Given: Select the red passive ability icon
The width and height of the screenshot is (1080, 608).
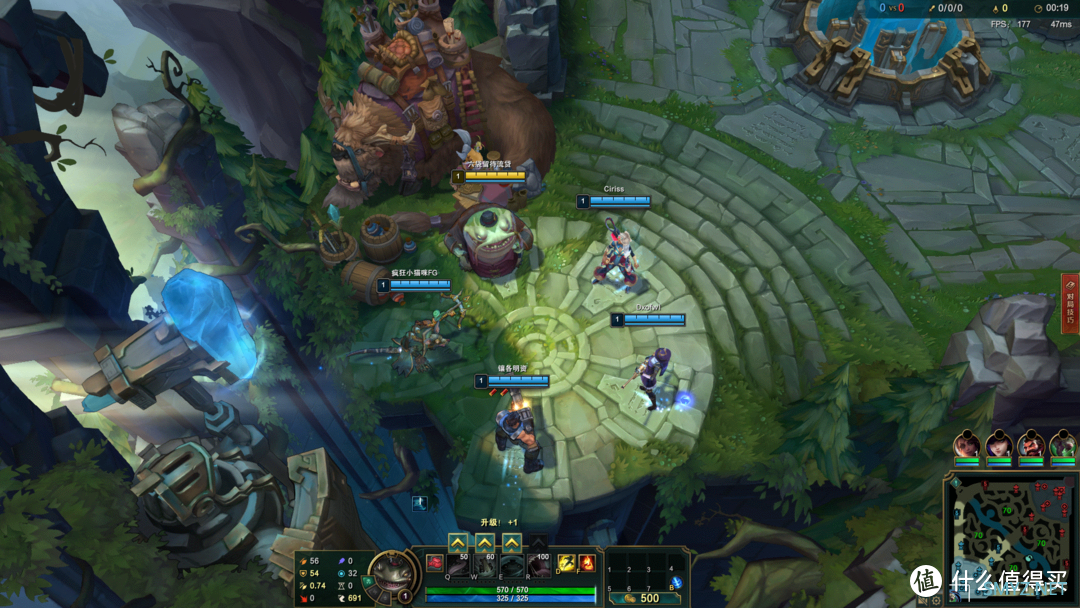Looking at the screenshot, I should click(x=434, y=566).
